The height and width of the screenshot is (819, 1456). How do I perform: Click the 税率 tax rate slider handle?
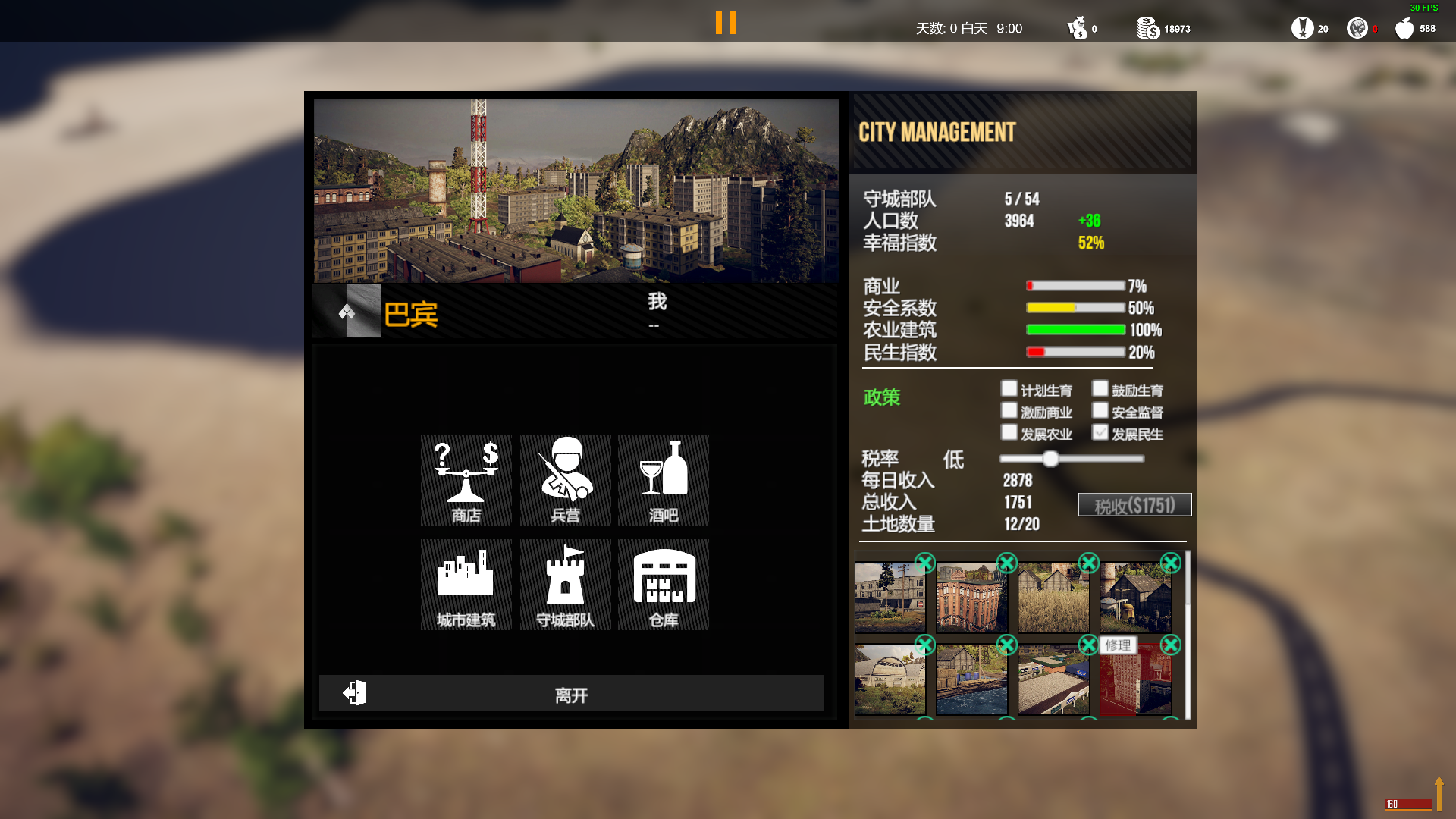(1050, 459)
